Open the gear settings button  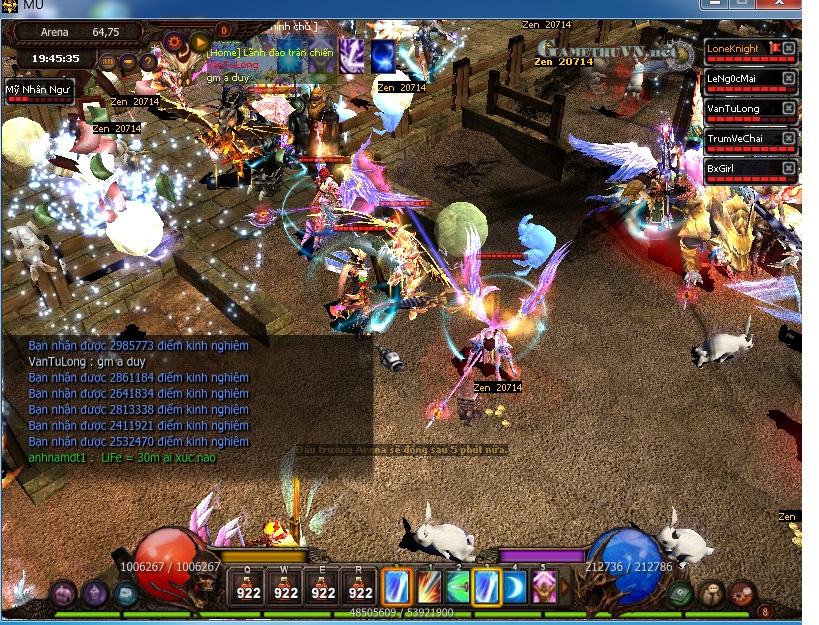click(174, 42)
